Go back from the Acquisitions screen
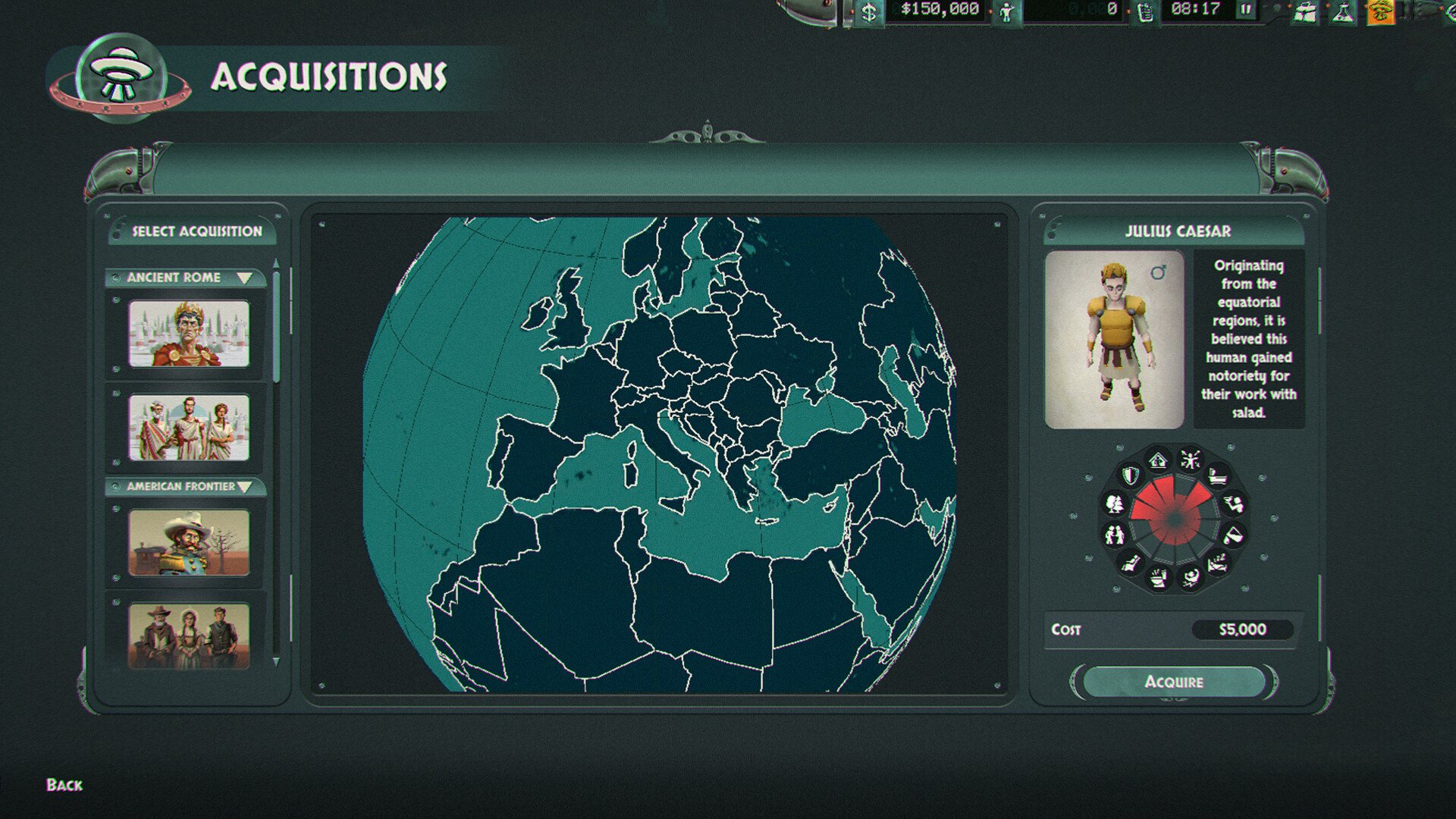Screen dimensions: 1456x819 tap(64, 785)
